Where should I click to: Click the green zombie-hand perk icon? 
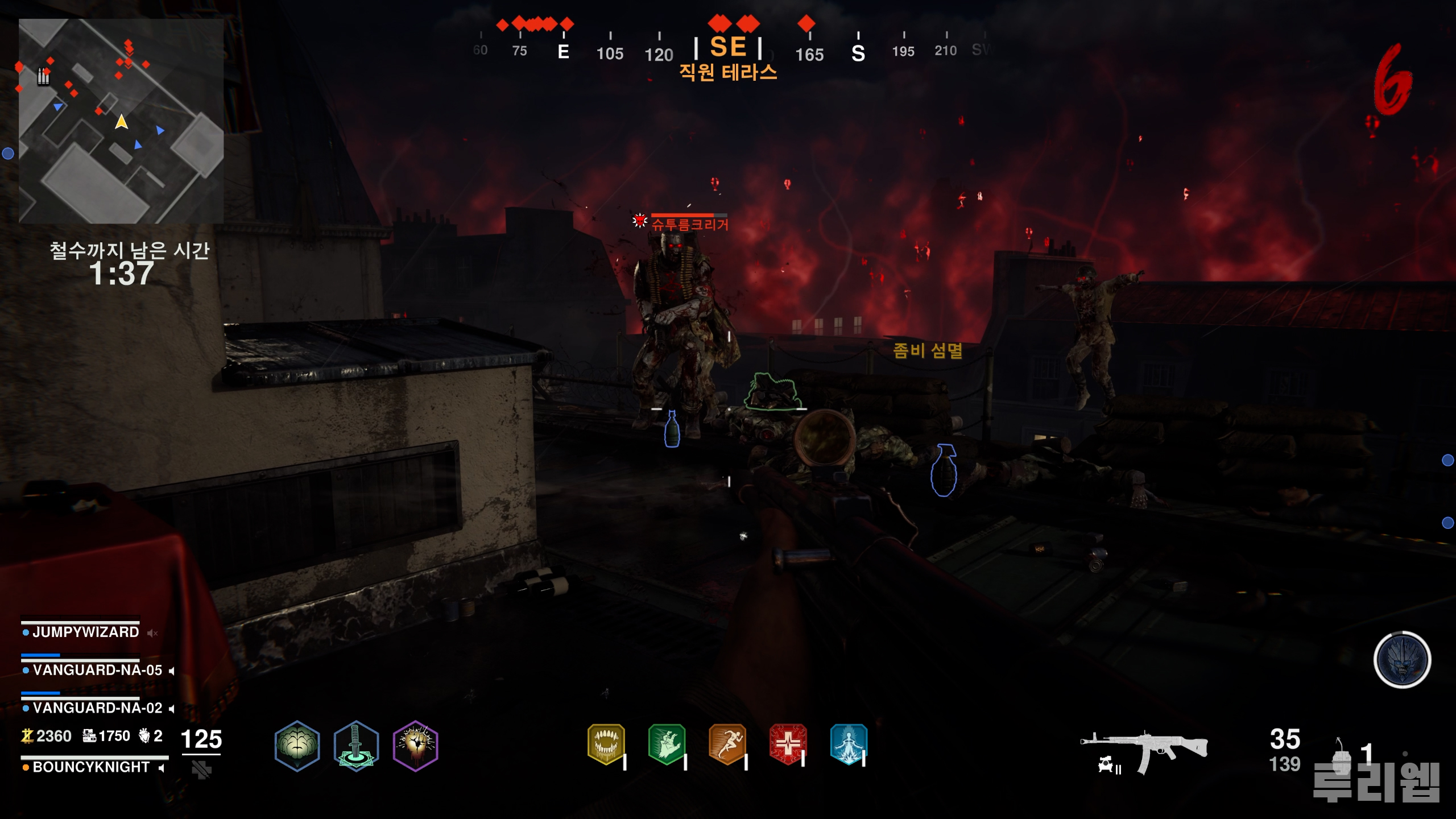[x=667, y=744]
